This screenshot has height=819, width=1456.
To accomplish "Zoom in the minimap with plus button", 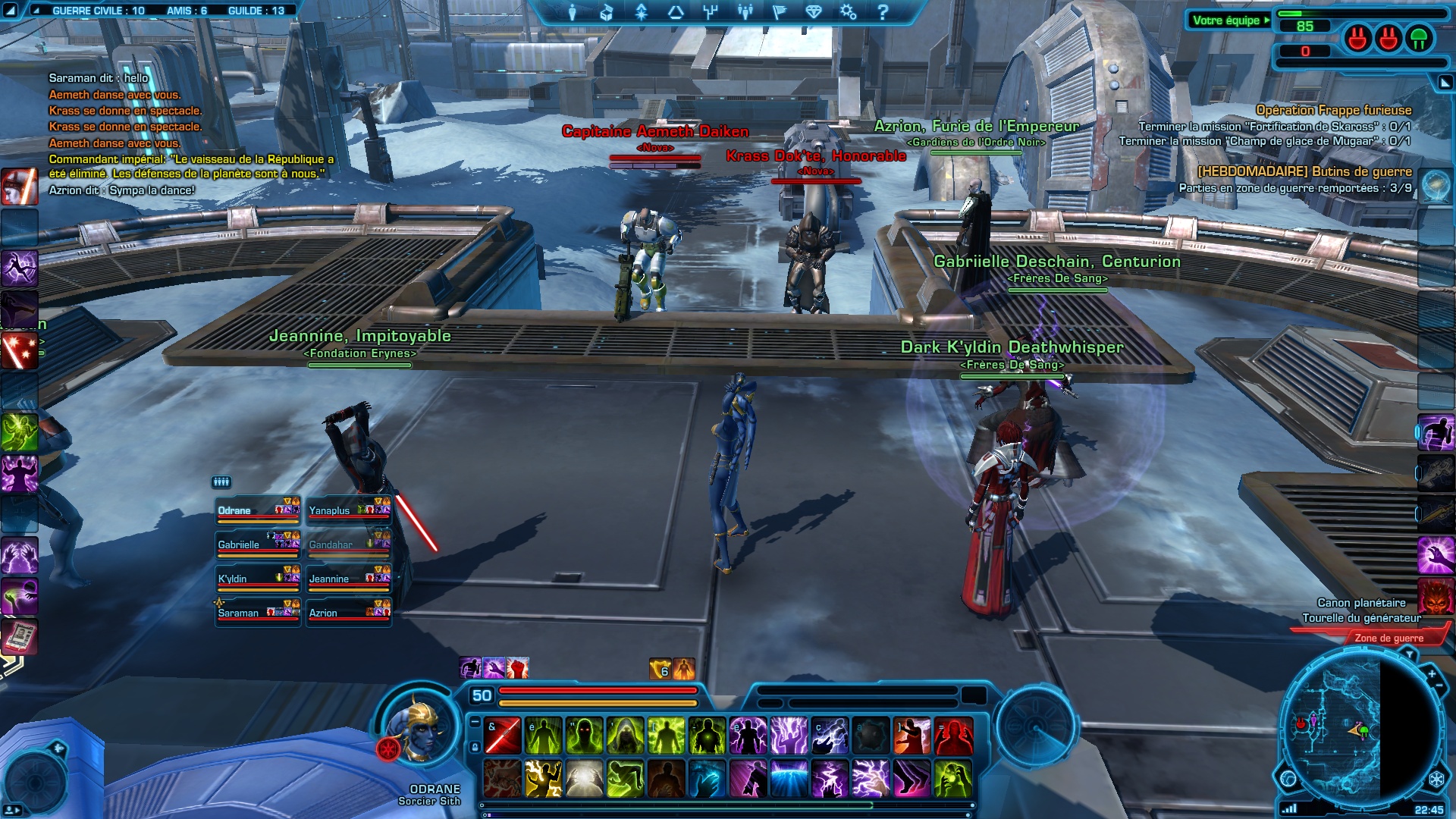I will coord(1432,673).
